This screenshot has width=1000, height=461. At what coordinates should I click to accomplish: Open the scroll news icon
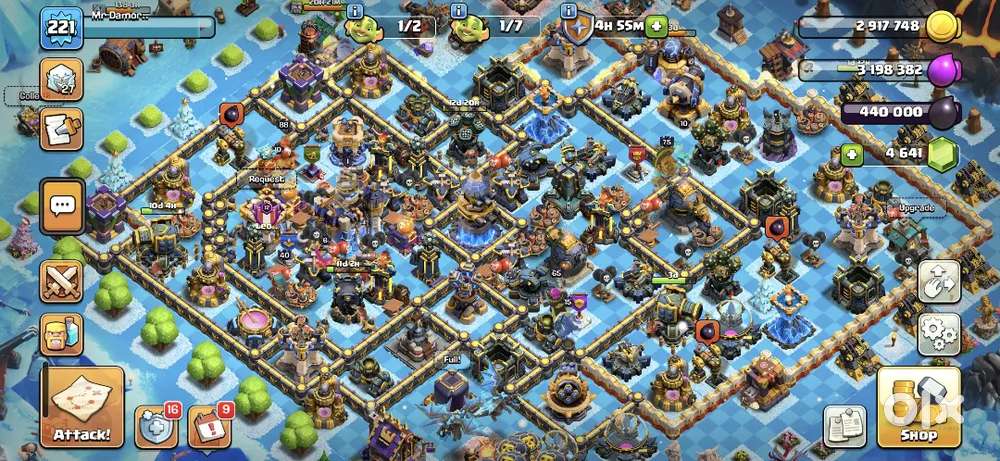[x=61, y=127]
